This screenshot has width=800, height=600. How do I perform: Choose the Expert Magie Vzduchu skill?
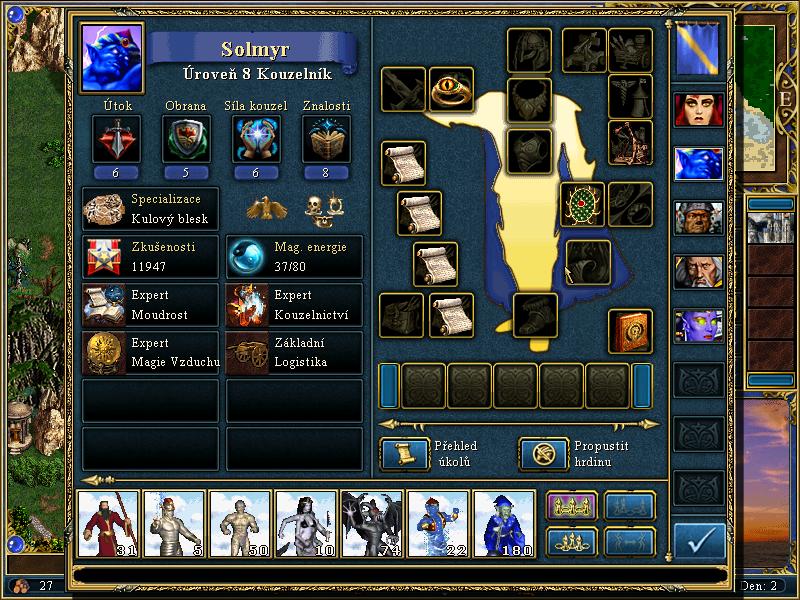coord(151,353)
